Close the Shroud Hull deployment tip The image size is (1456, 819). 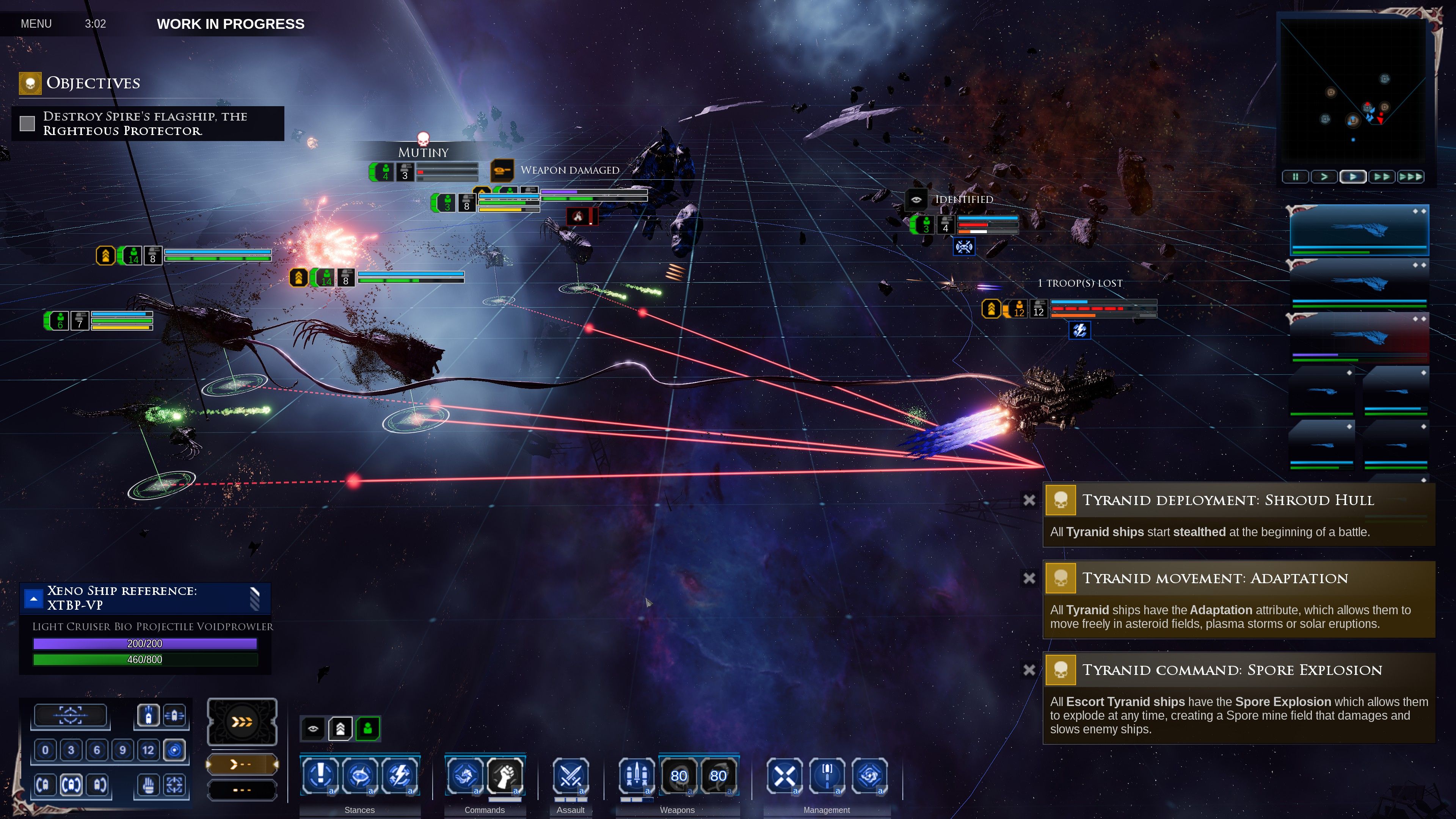[1029, 500]
